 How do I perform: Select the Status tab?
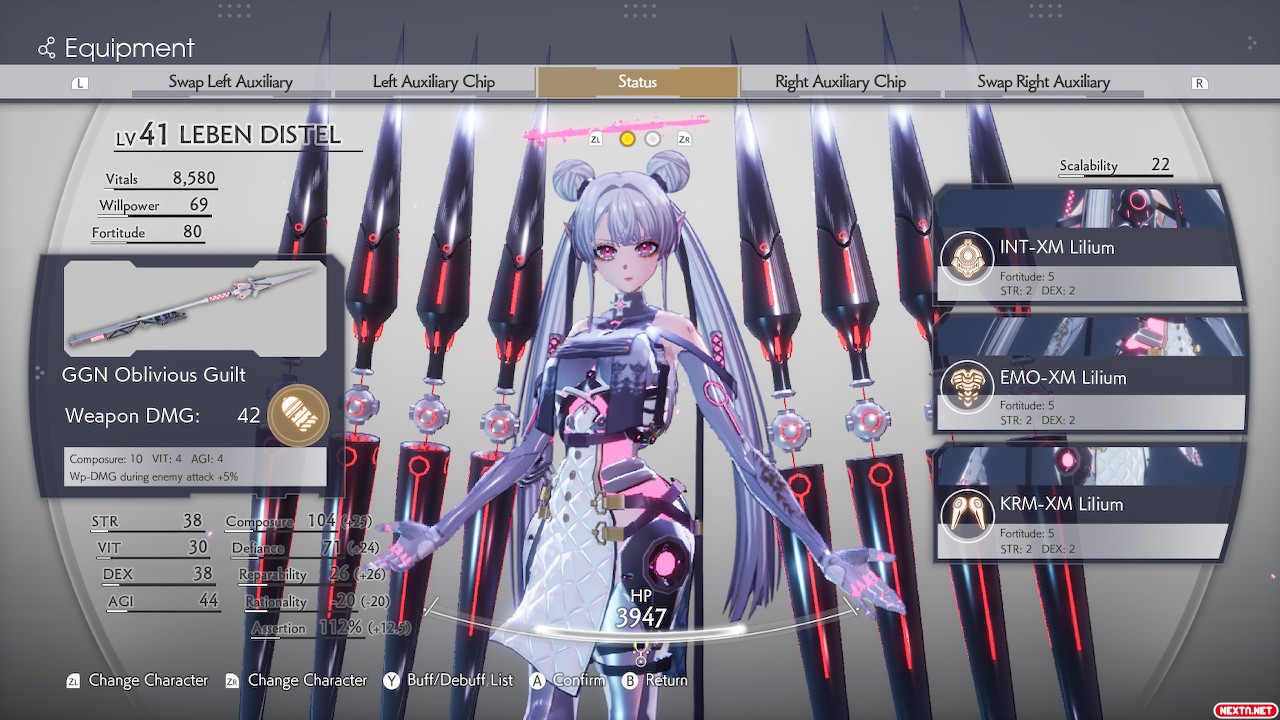pyautogui.click(x=637, y=82)
